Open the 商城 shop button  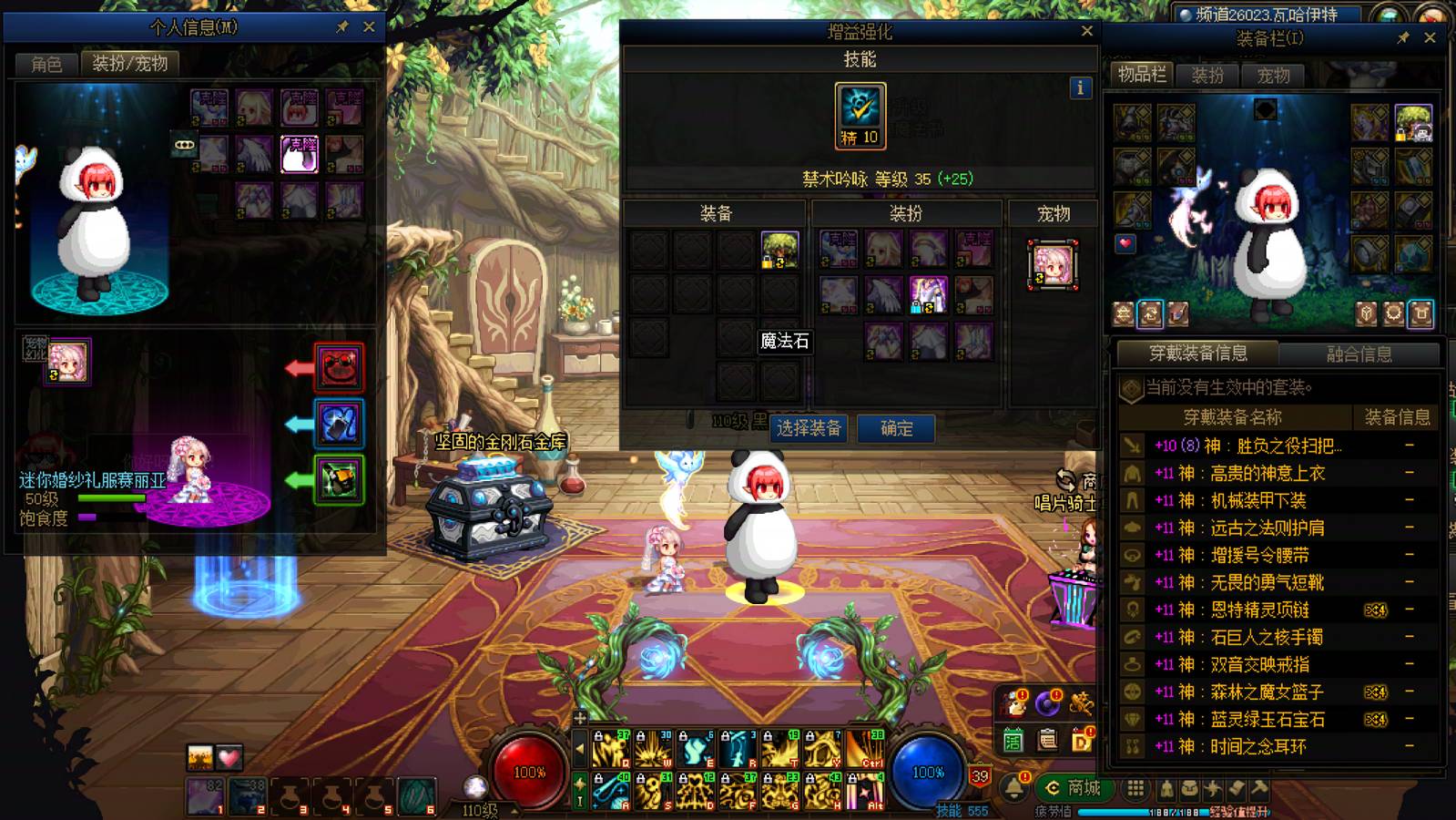point(1074,787)
